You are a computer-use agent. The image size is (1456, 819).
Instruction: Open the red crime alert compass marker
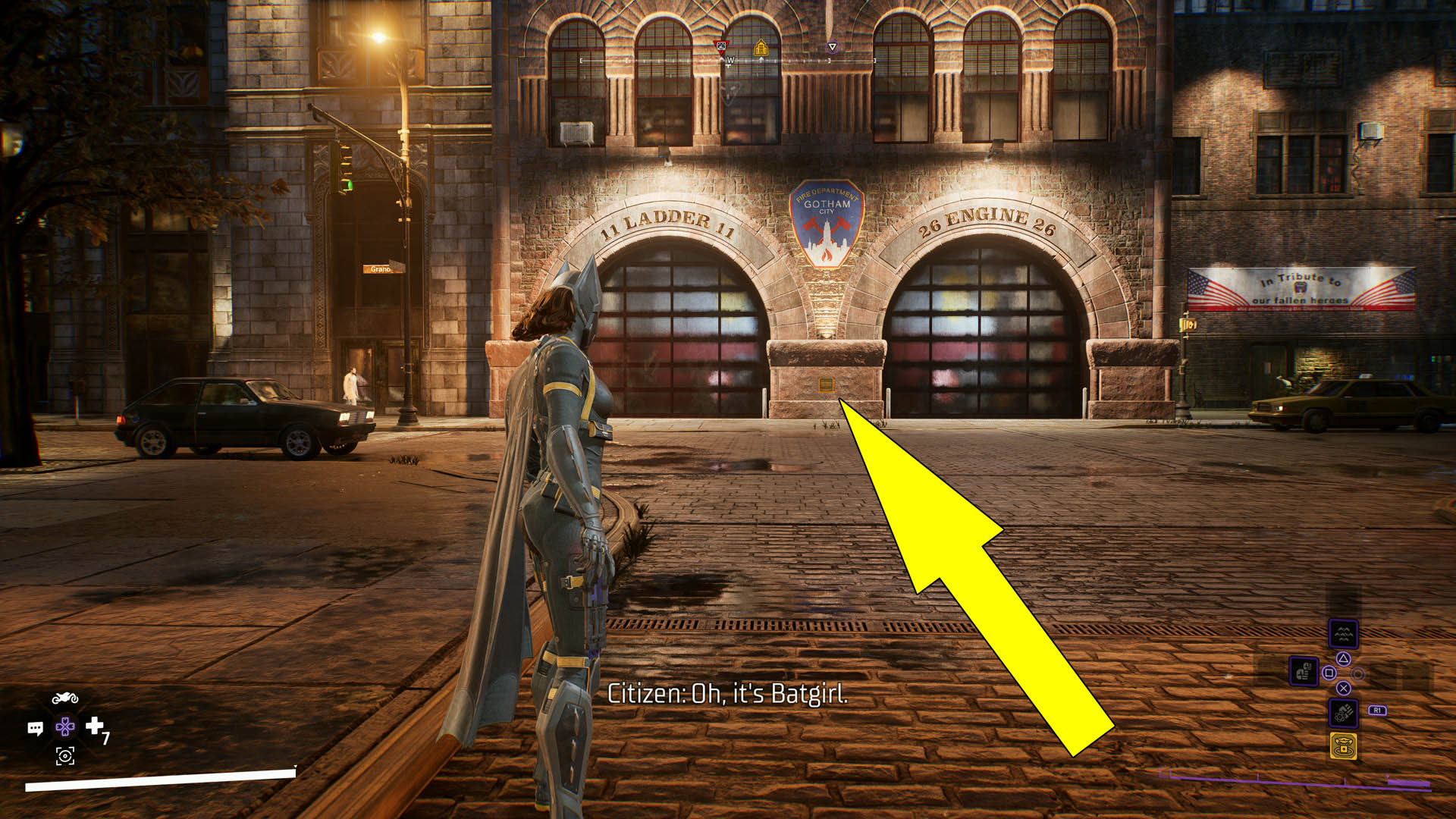[x=721, y=46]
